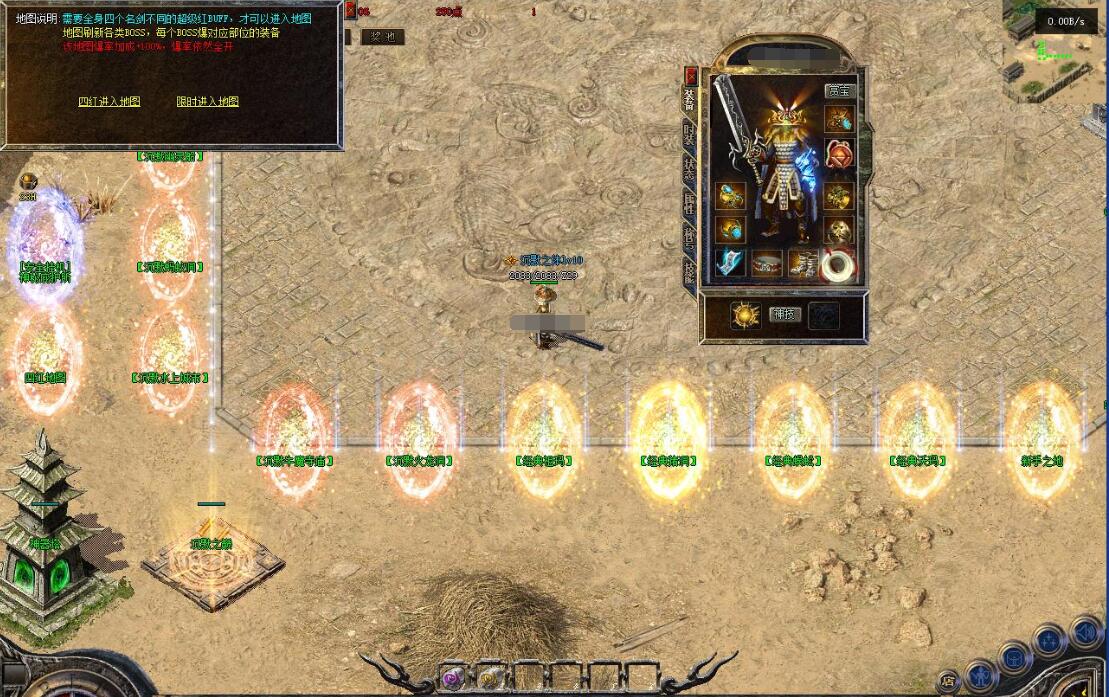This screenshot has height=697, width=1109.
Task: Click the 赏宝 button in equipment panel
Action: pyautogui.click(x=839, y=91)
